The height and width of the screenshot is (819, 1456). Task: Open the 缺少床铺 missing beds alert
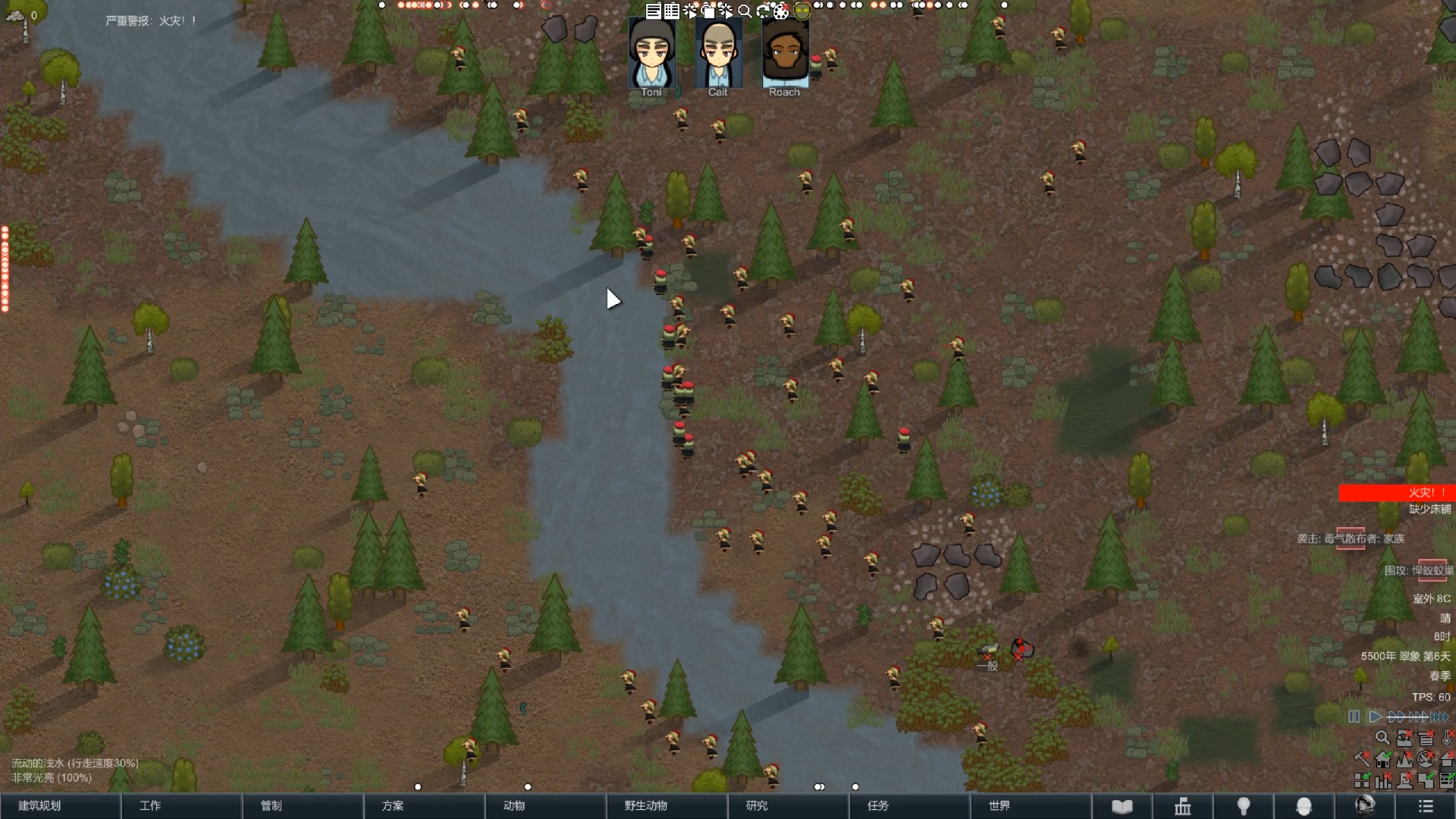(x=1429, y=510)
